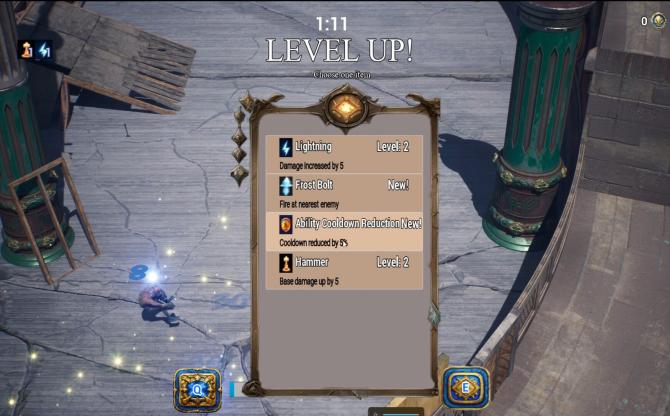Activate the ornate Q ability button
The height and width of the screenshot is (416, 670).
pos(197,387)
